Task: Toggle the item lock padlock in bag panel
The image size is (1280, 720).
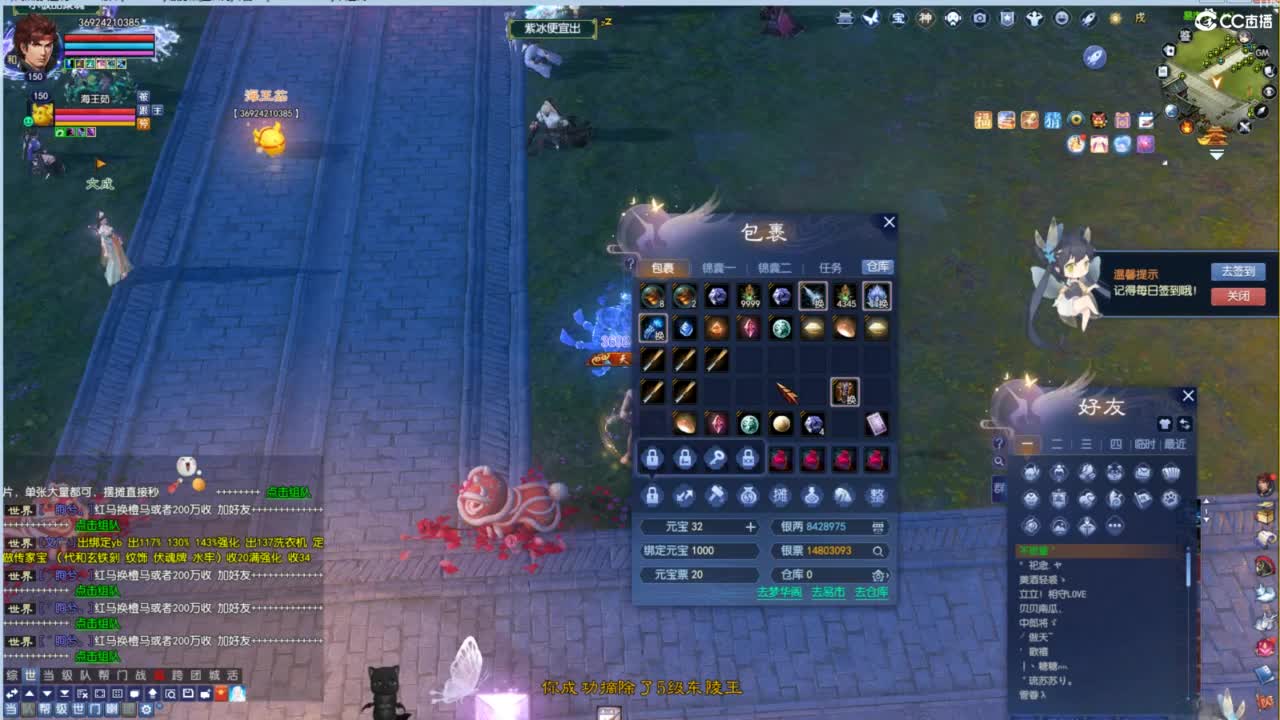Action: [654, 458]
